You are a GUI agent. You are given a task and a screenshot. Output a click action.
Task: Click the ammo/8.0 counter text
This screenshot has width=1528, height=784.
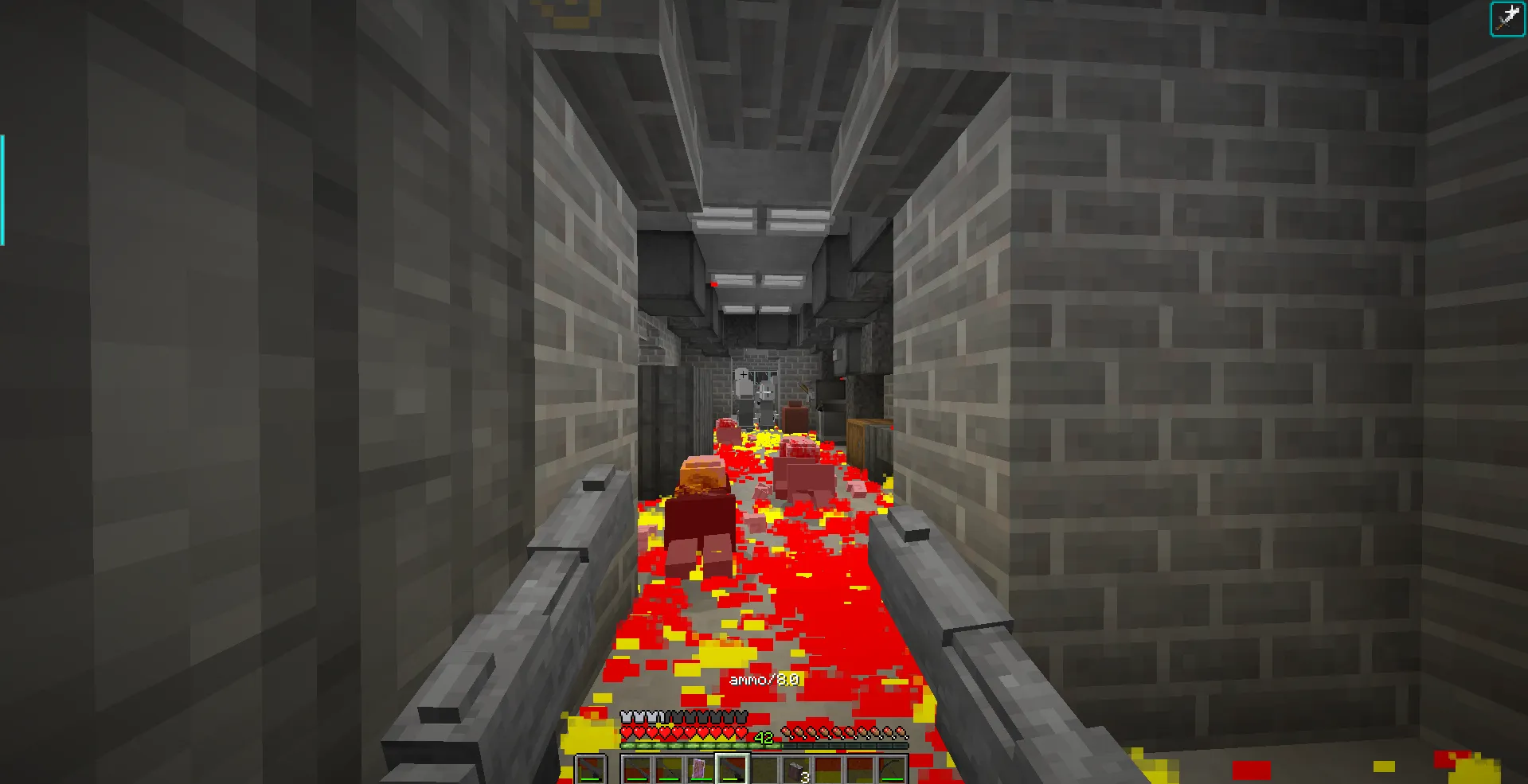click(765, 679)
